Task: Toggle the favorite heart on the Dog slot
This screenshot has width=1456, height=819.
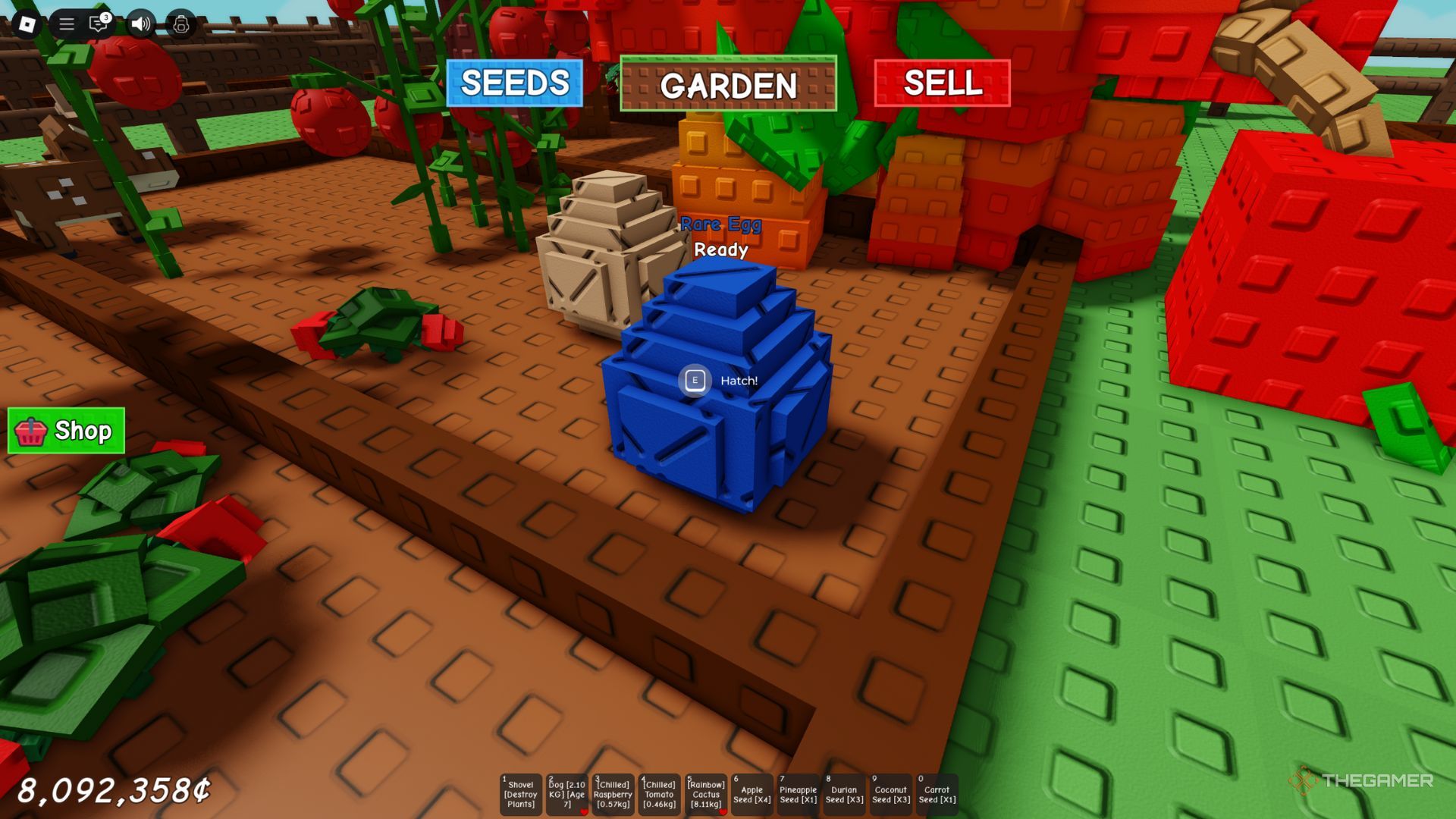Action: [583, 811]
